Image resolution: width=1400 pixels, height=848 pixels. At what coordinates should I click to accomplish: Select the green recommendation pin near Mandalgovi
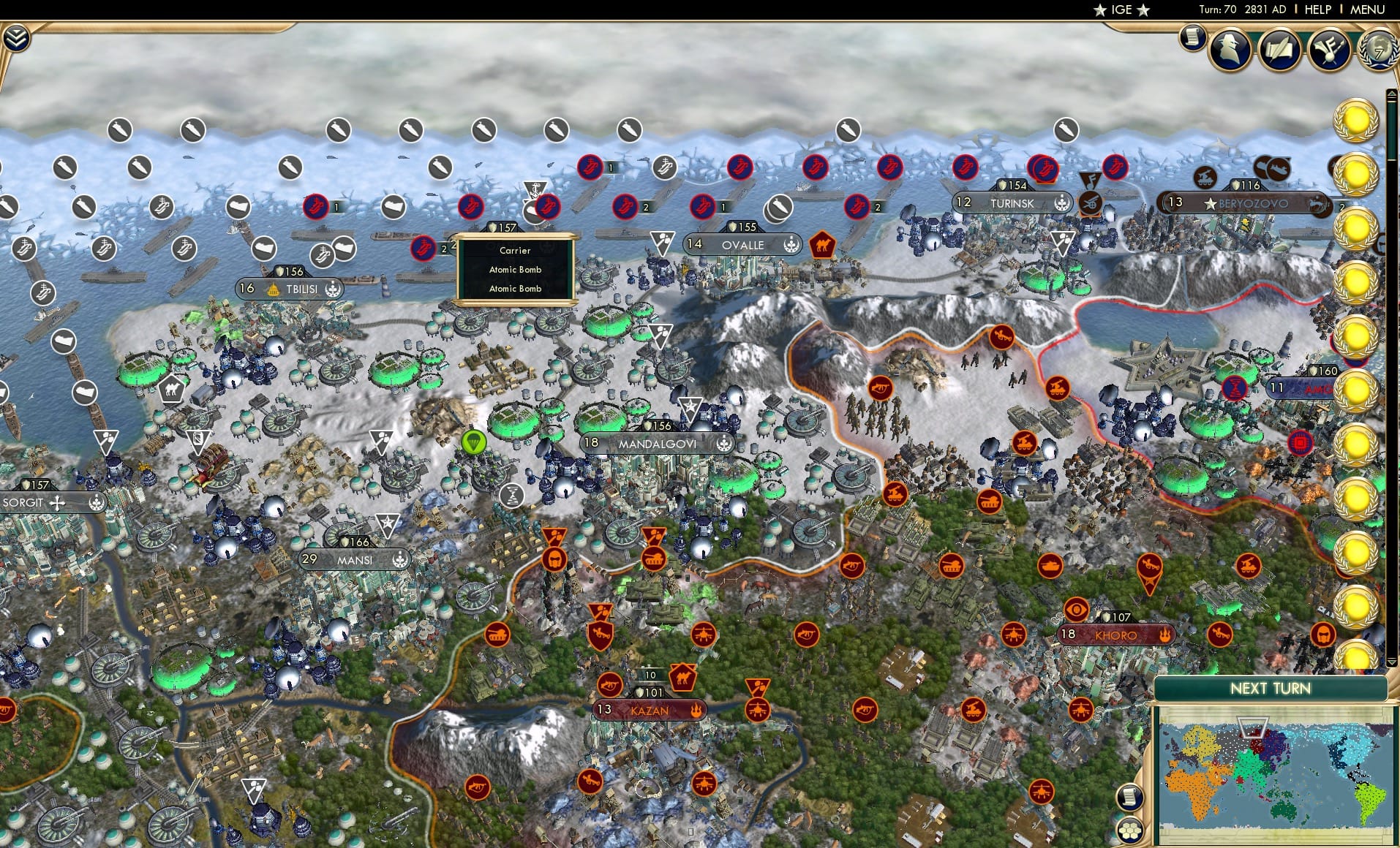pos(474,443)
